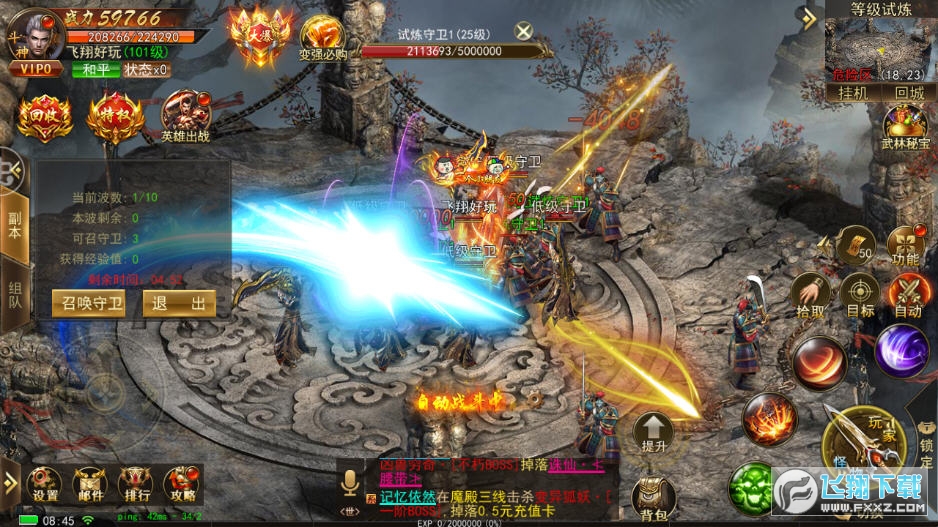
Task: Toggle 自动 auto-battle mode
Action: coord(907,295)
